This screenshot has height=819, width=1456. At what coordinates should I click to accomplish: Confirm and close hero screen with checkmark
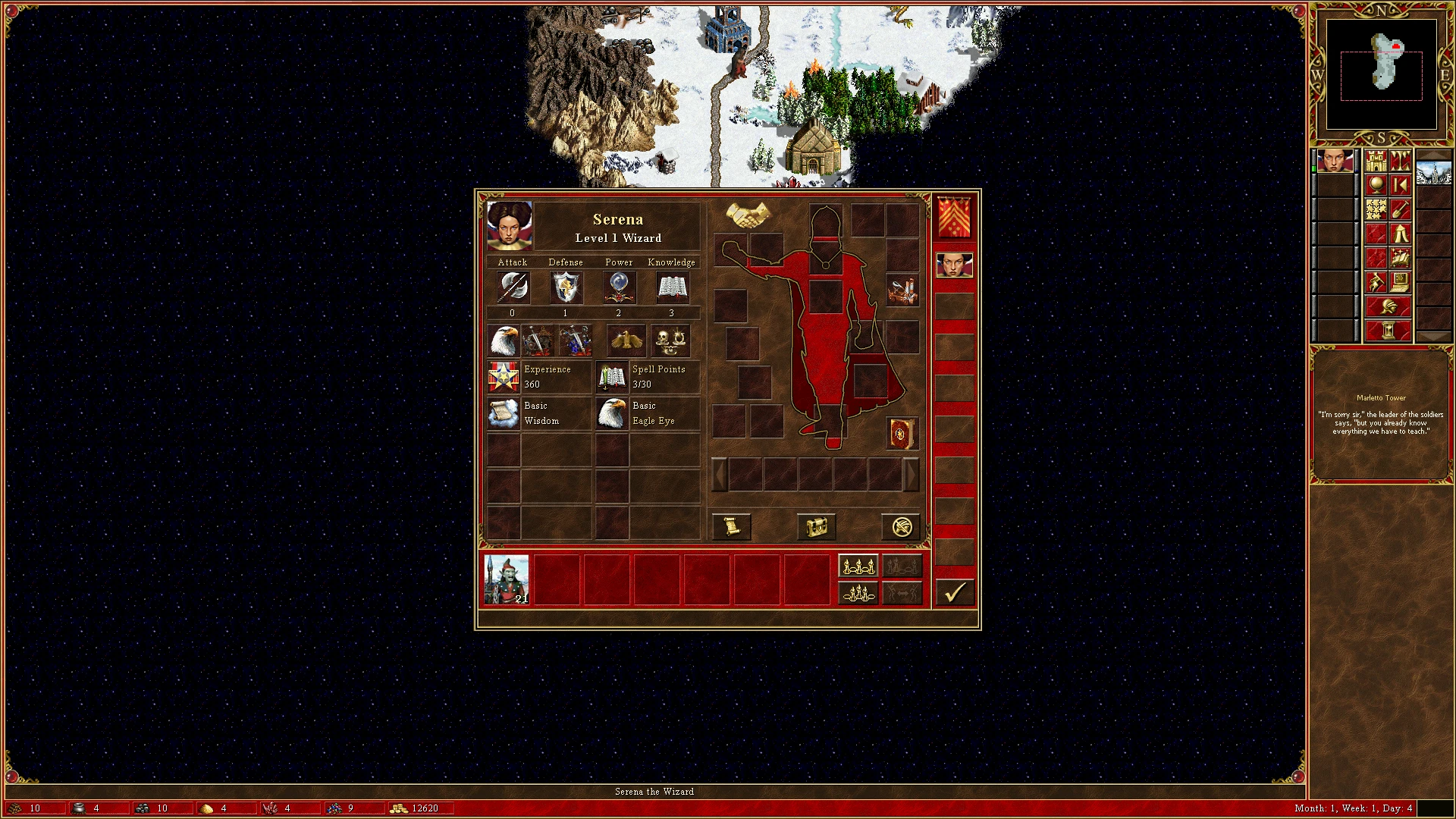[954, 592]
